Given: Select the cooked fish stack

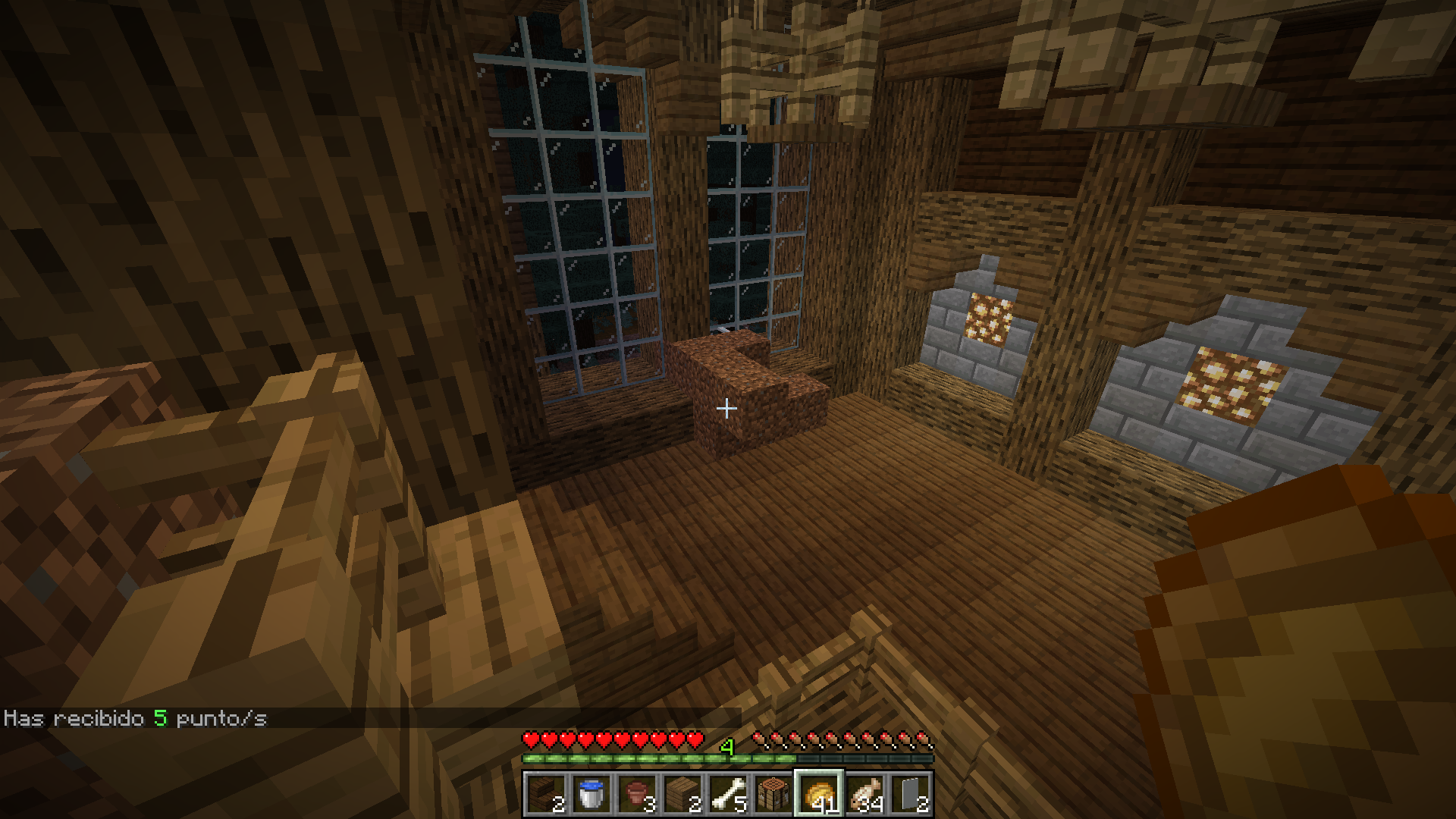Looking at the screenshot, I should point(864,794).
